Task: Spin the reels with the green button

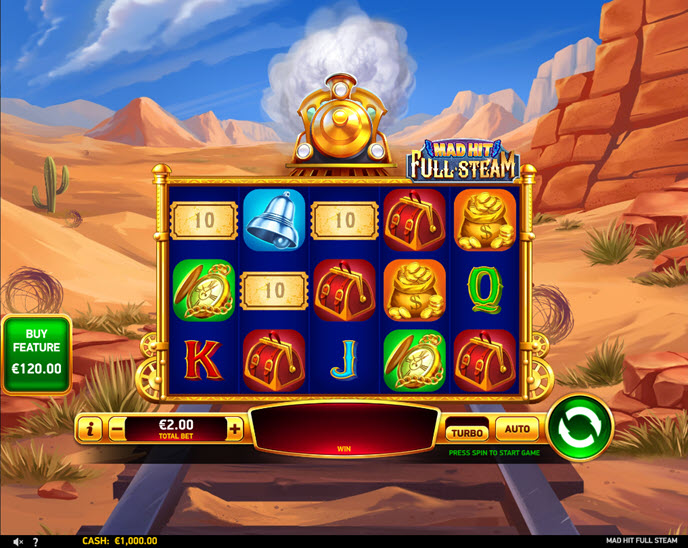Action: [581, 428]
